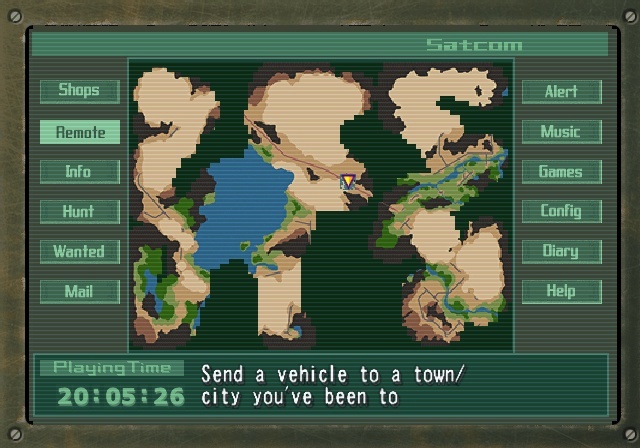
Task: Show the Wanted list
Action: tap(79, 251)
